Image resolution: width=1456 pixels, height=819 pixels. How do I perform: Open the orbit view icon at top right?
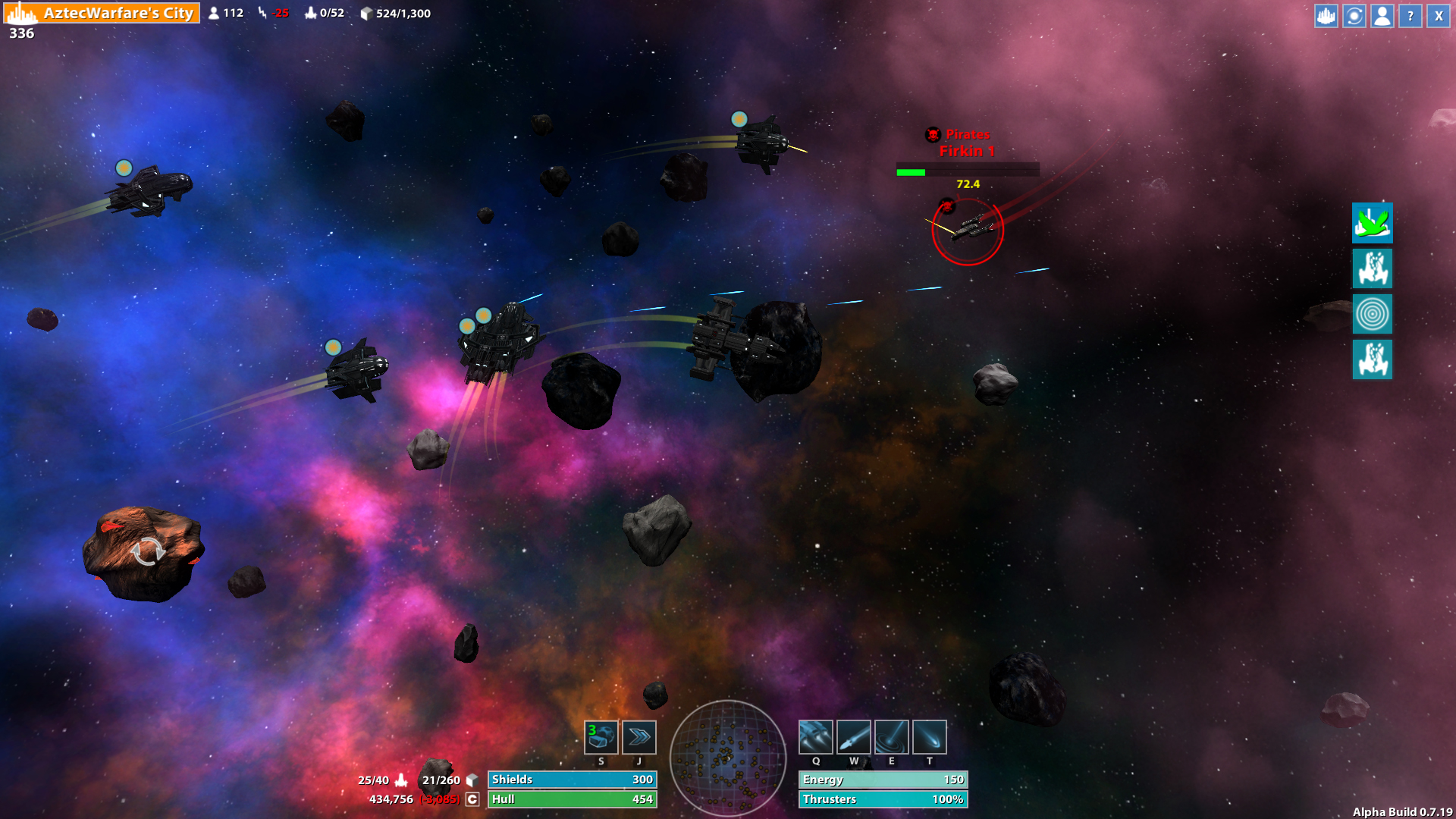coord(1353,15)
